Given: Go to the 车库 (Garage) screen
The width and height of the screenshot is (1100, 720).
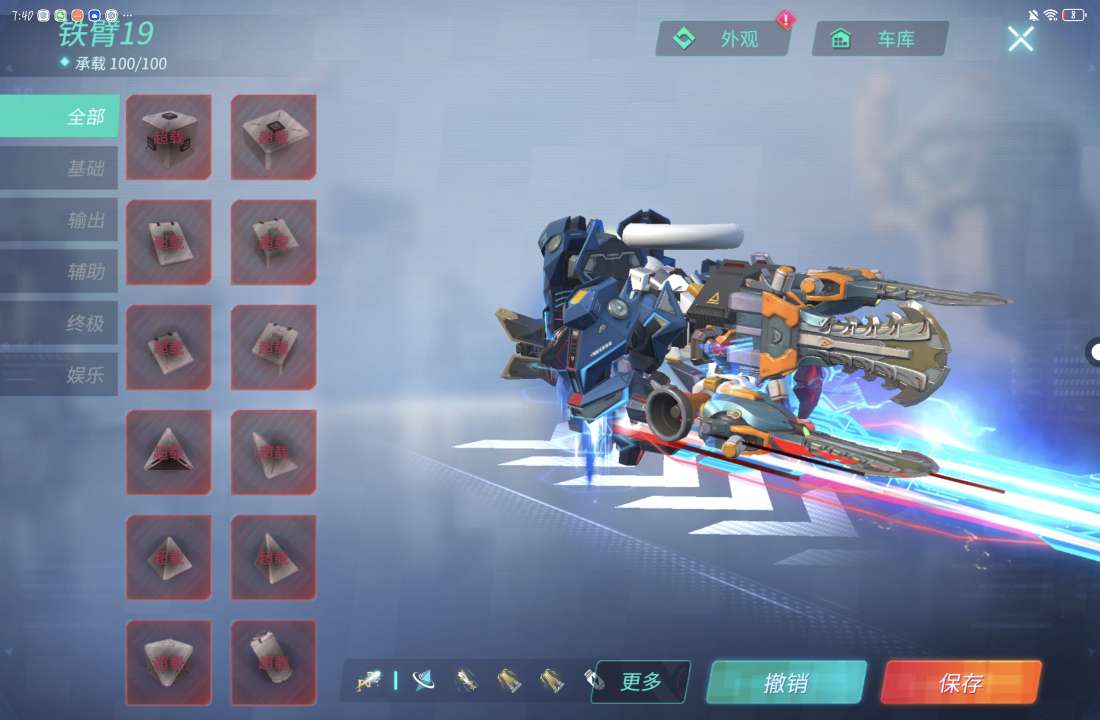Looking at the screenshot, I should click(x=880, y=39).
